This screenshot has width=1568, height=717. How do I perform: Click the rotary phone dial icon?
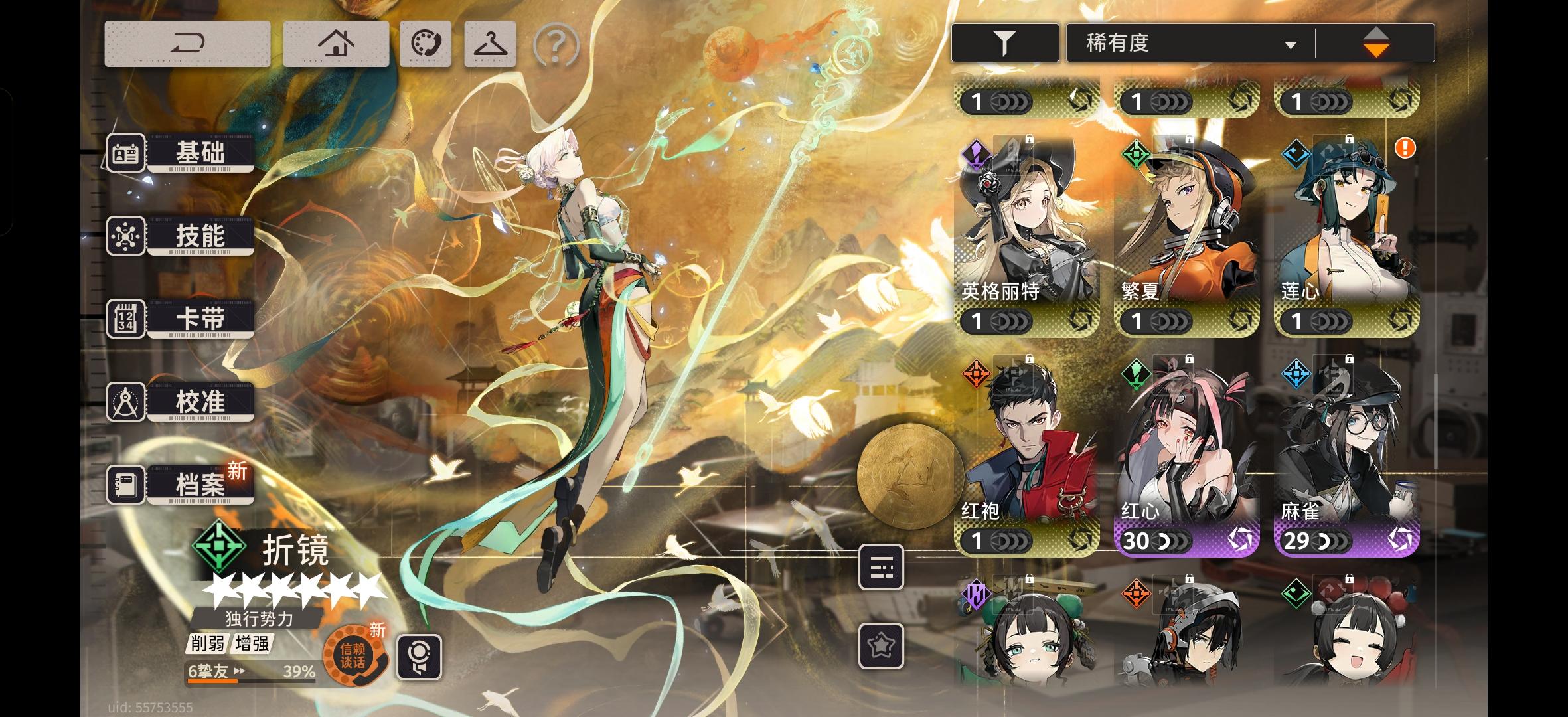point(426,43)
